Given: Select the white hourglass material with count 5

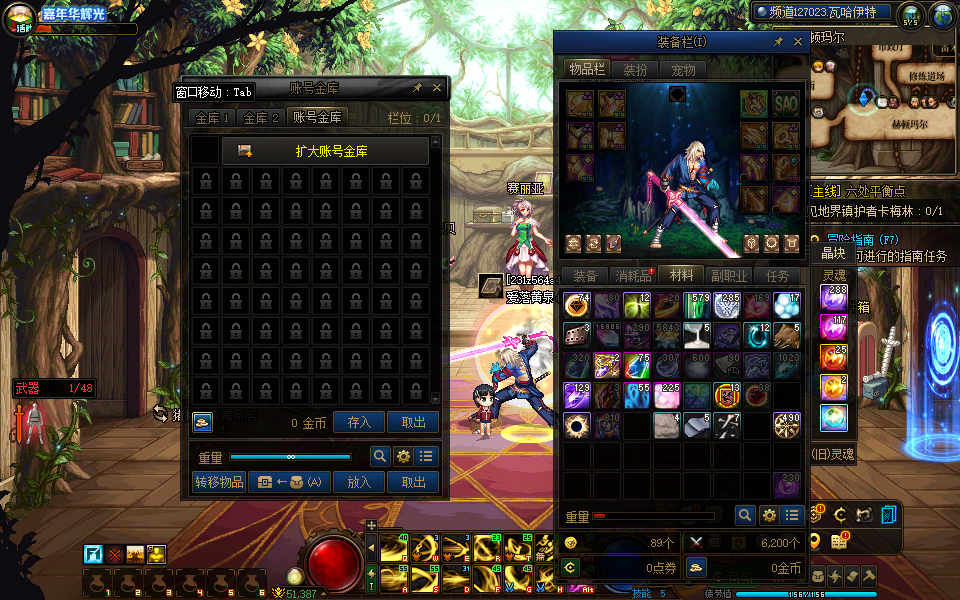Looking at the screenshot, I should [696, 336].
